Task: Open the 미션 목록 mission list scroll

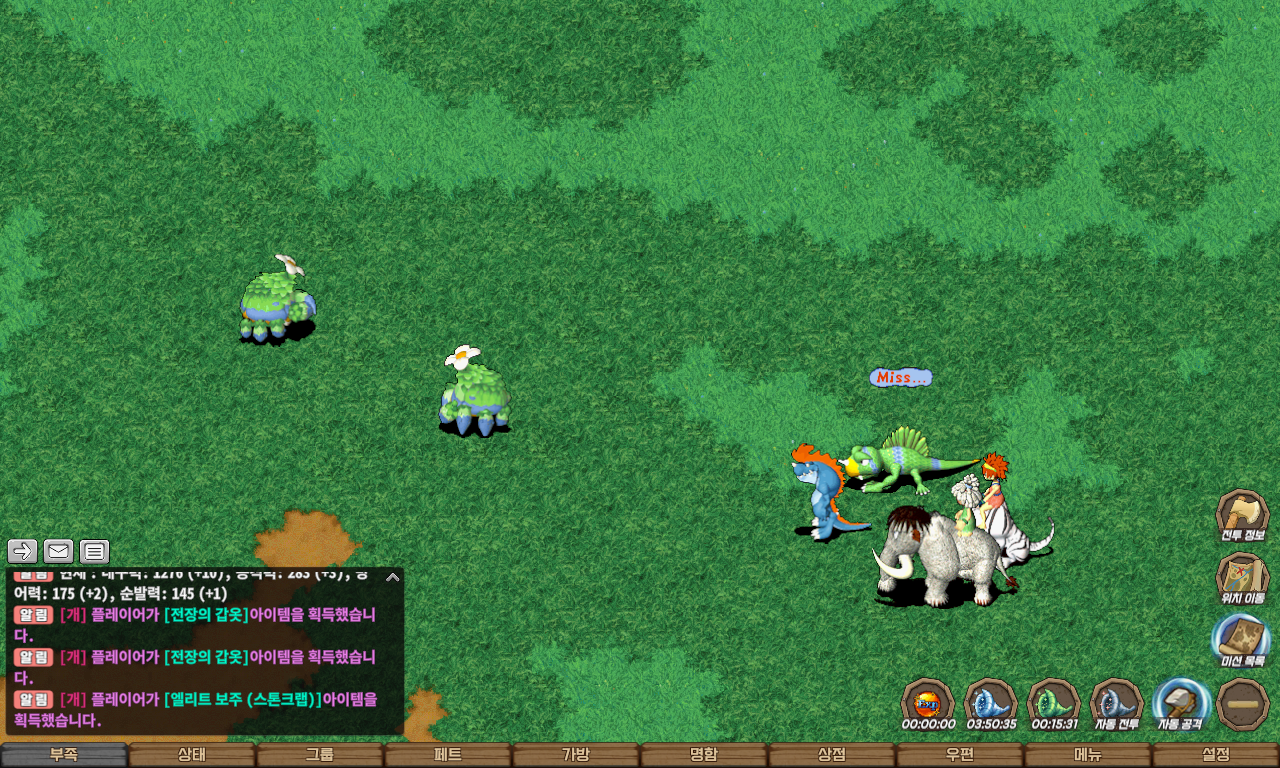Action: click(1242, 640)
